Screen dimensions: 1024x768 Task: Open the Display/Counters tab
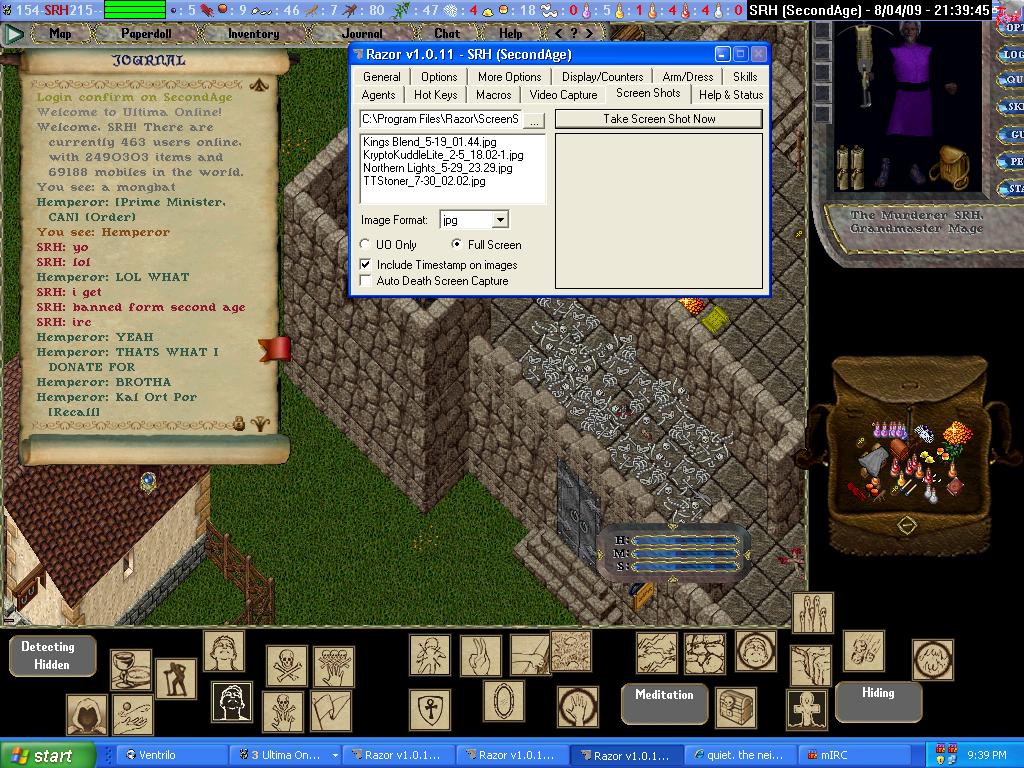pyautogui.click(x=602, y=77)
